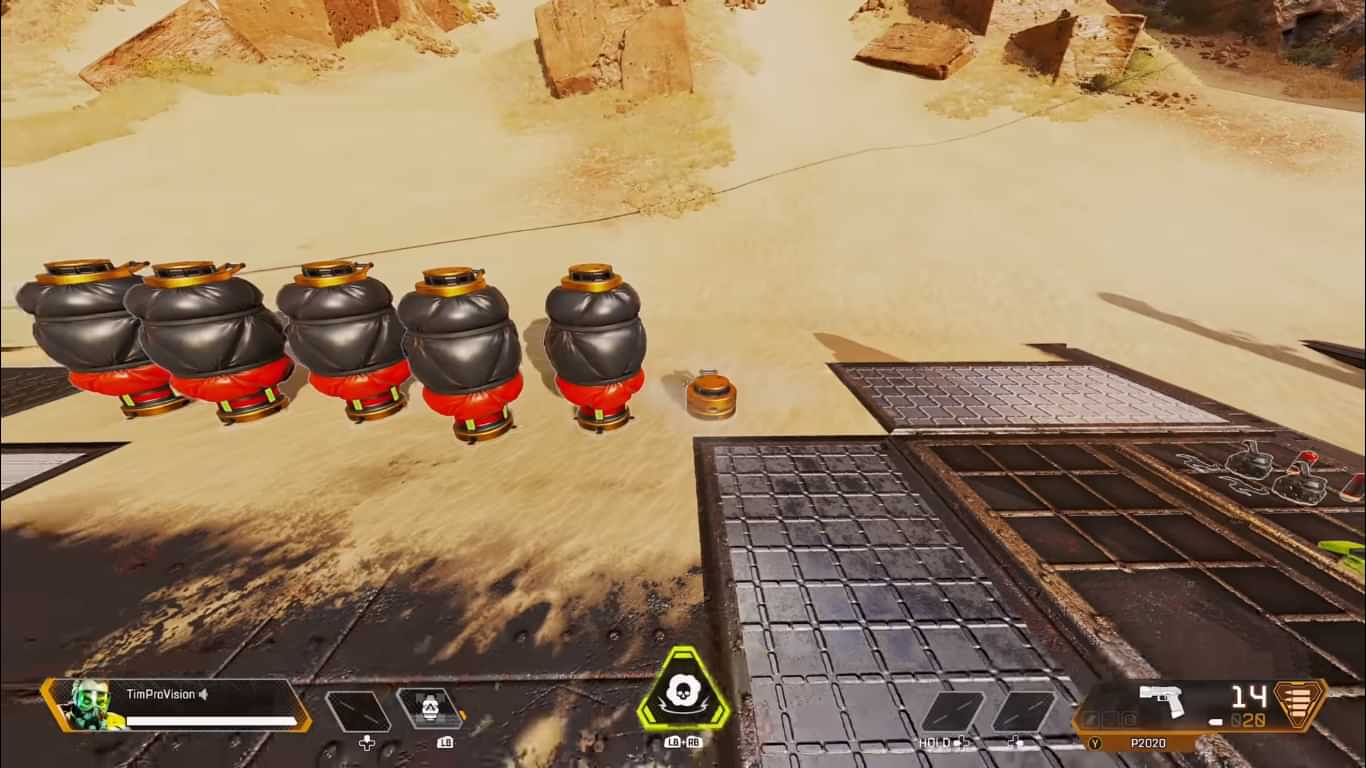Viewport: 1366px width, 768px height.
Task: Click the Y swap weapon button prompt
Action: (x=1095, y=741)
